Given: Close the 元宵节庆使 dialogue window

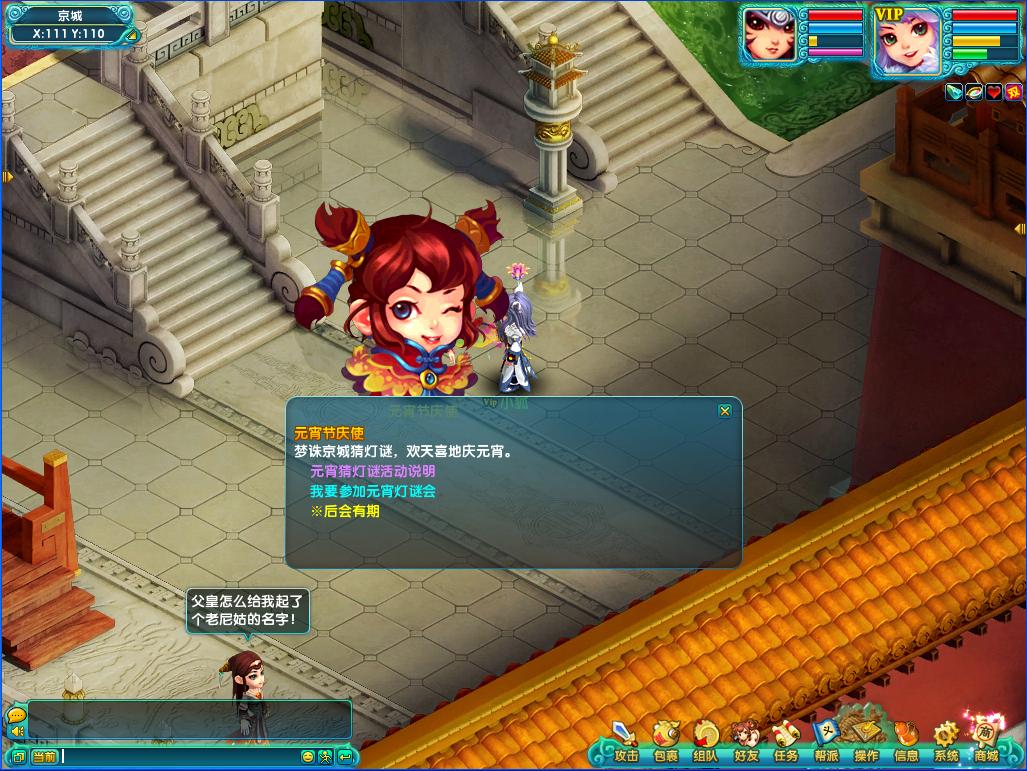Looking at the screenshot, I should [x=725, y=411].
